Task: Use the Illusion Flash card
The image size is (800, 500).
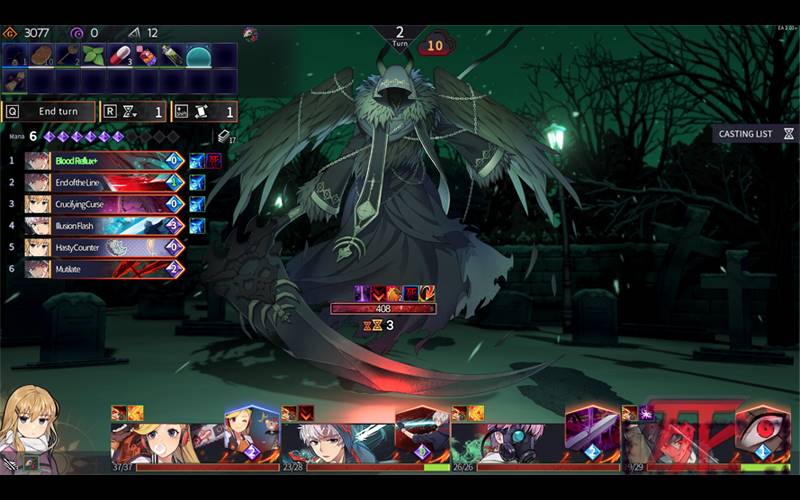Action: tap(105, 226)
